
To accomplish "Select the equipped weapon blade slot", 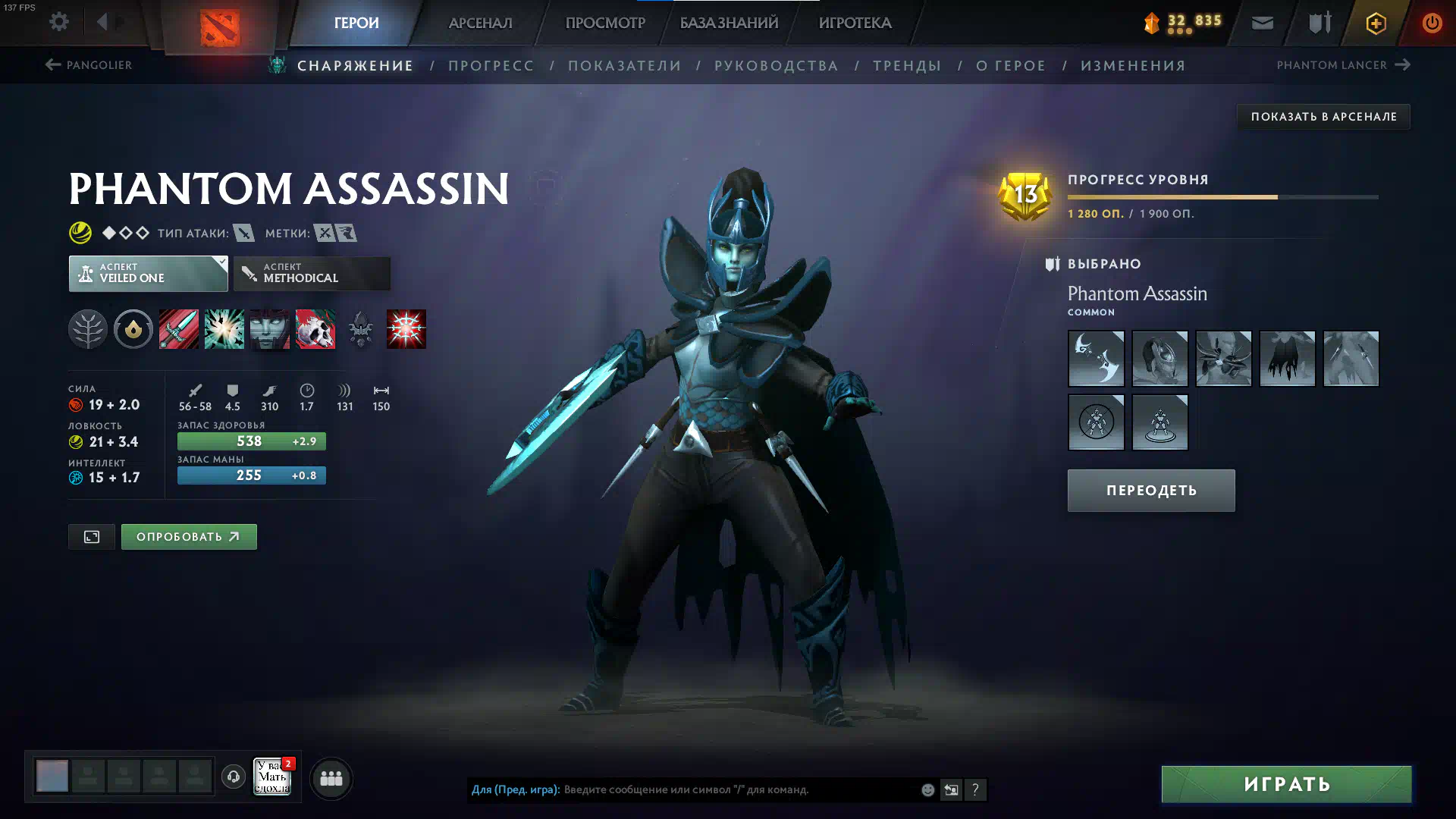I will coord(1096,359).
